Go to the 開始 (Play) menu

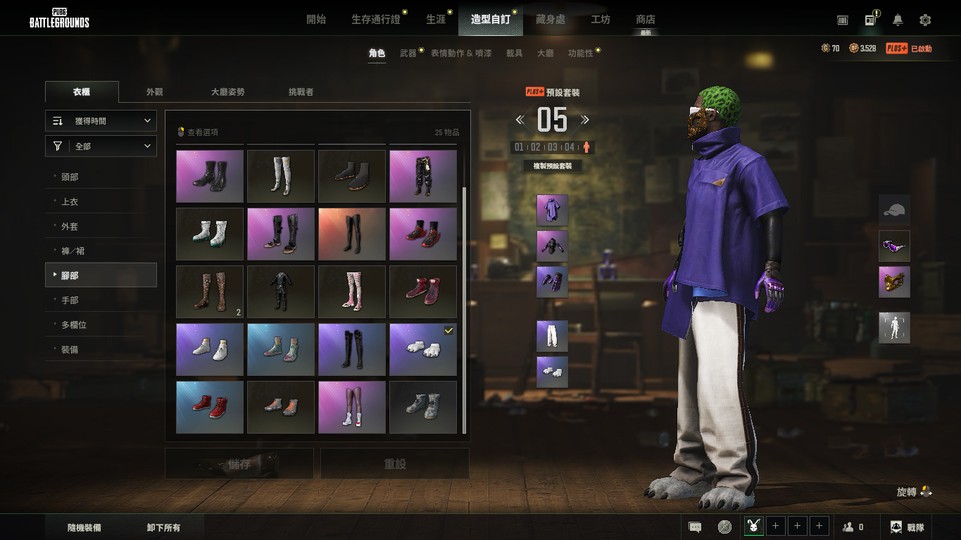click(316, 19)
